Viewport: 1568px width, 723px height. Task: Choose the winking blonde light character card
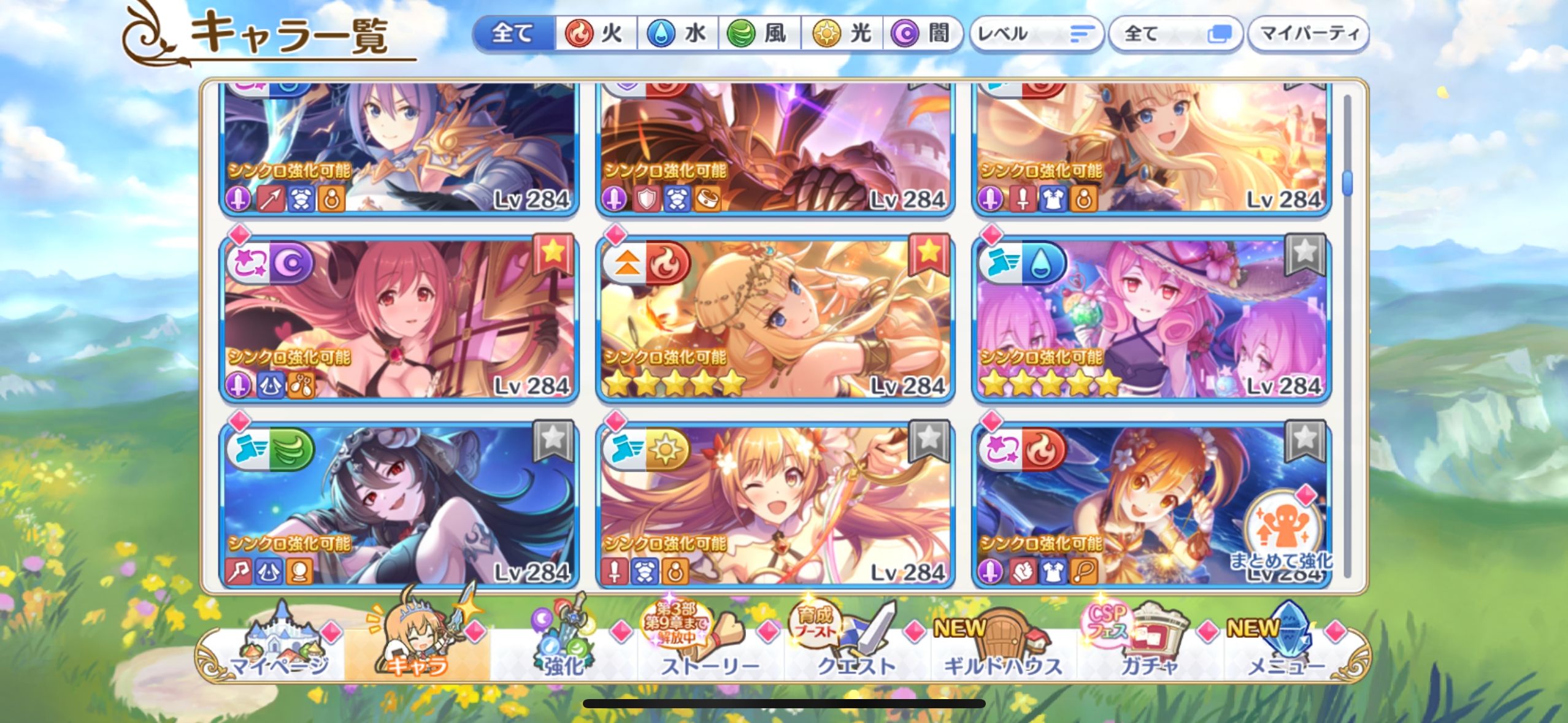coord(775,506)
